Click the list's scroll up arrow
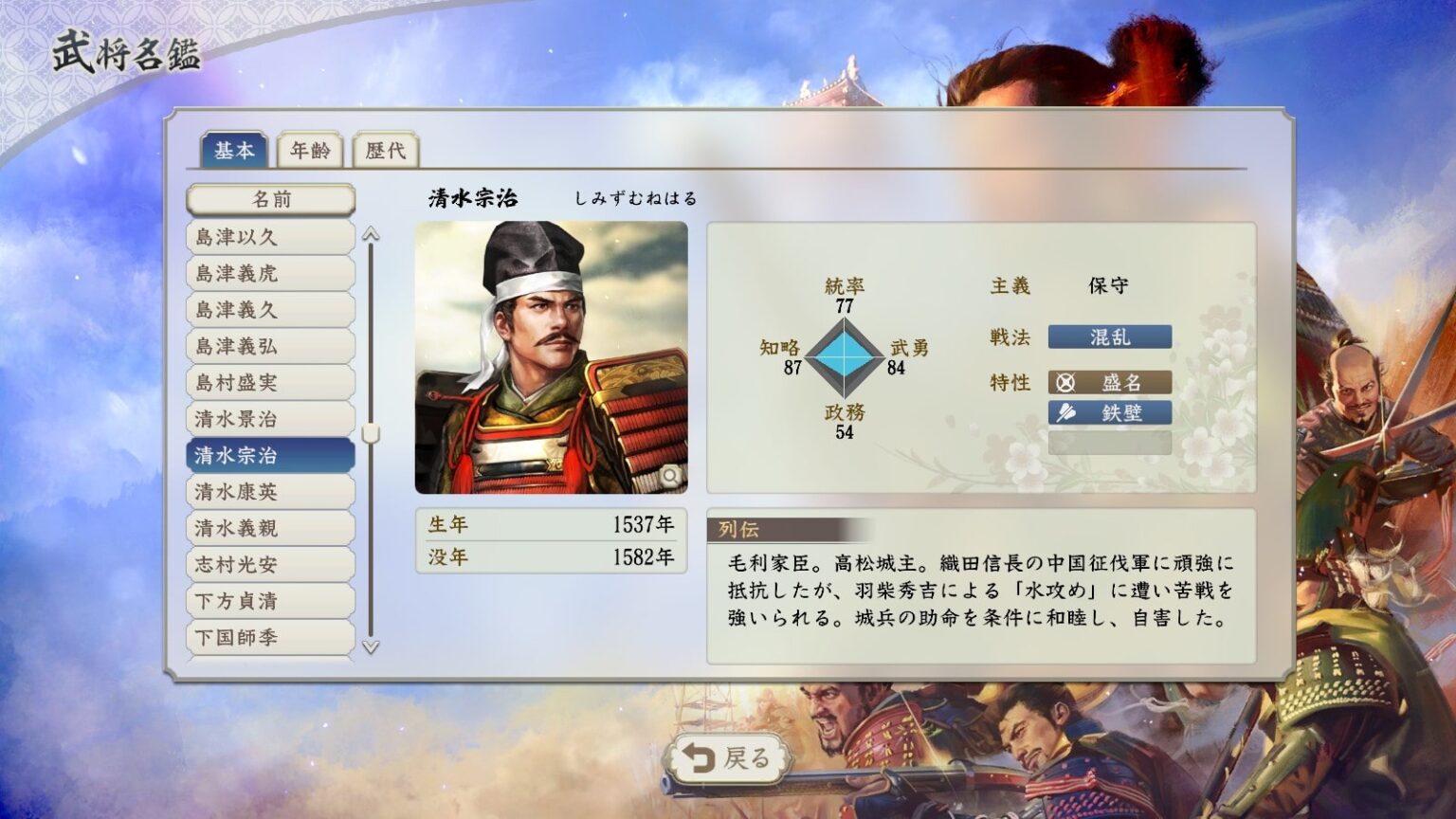Screen dimensions: 1456x819 tap(371, 234)
